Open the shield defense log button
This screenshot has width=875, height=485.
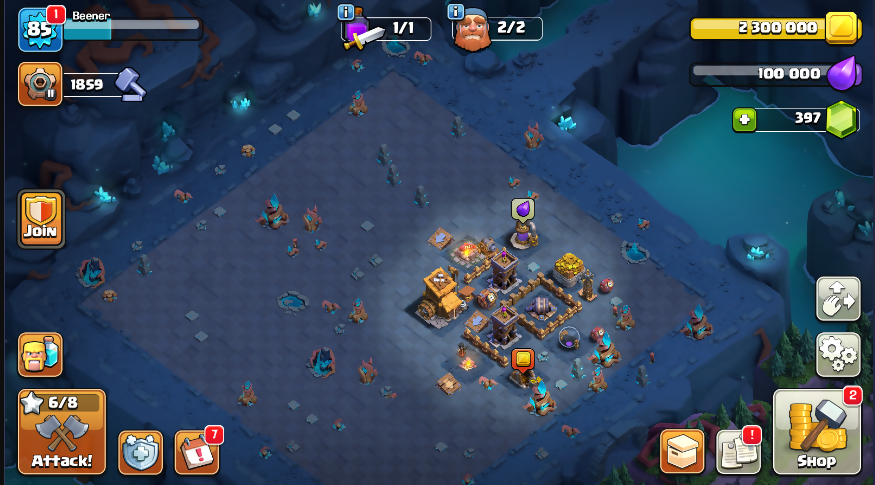coord(140,452)
